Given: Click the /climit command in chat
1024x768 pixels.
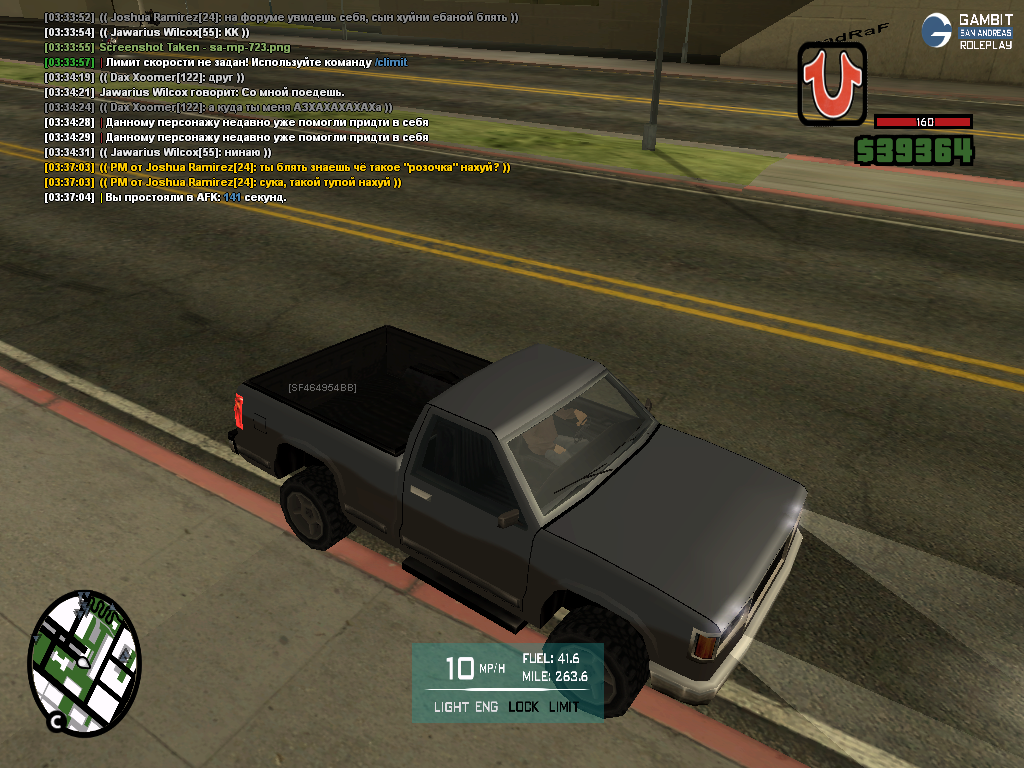Looking at the screenshot, I should click(x=391, y=62).
